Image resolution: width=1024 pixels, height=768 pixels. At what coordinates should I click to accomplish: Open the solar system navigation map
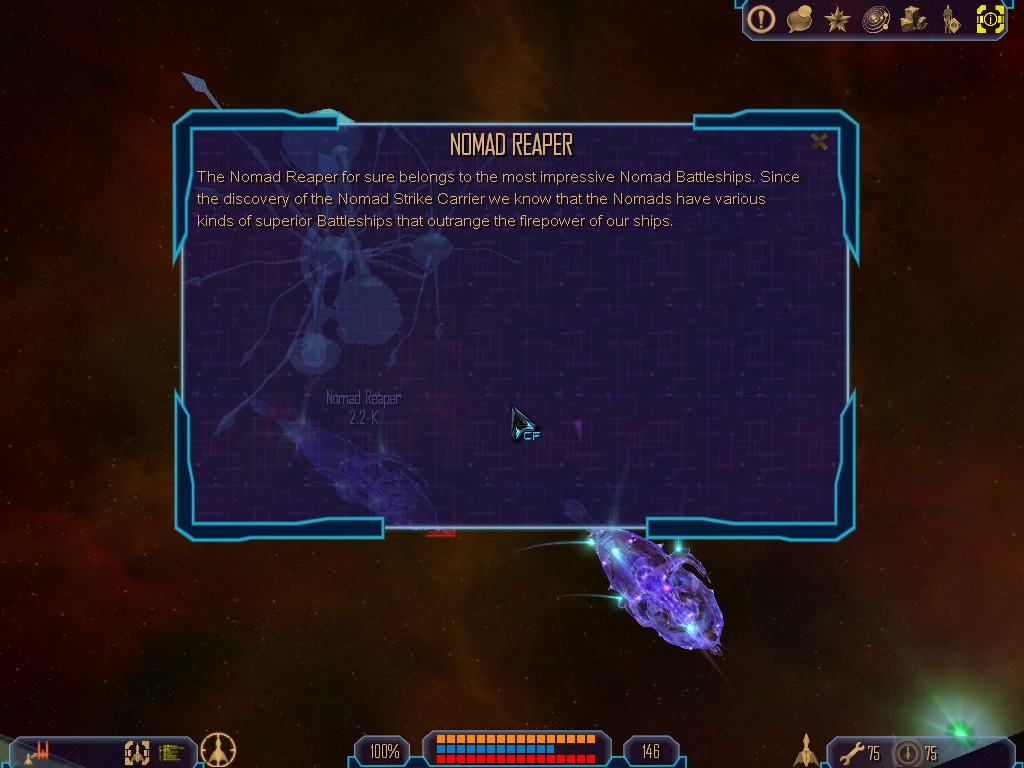coord(876,19)
